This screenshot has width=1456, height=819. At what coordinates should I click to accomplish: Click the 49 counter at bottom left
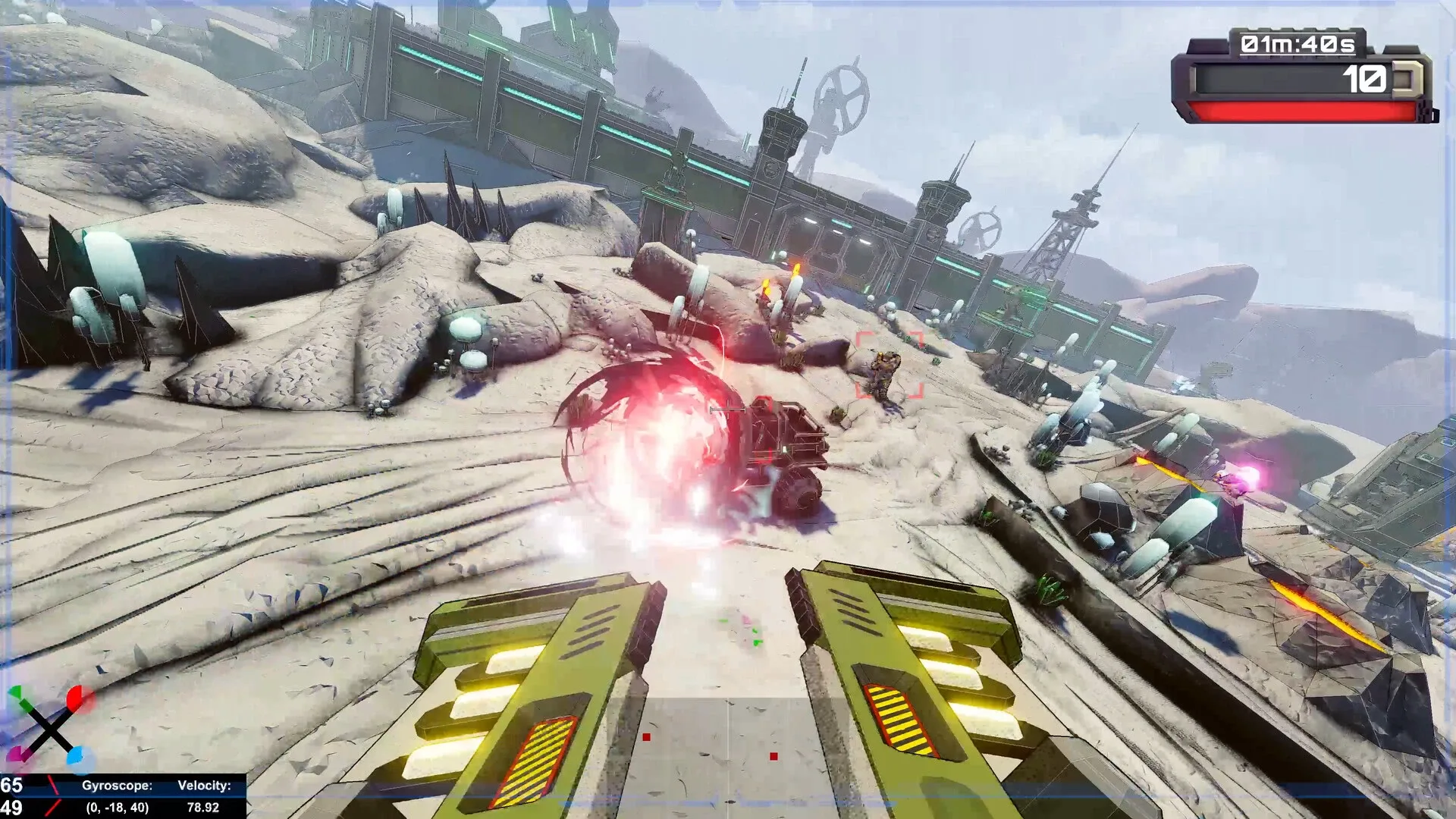click(10, 808)
